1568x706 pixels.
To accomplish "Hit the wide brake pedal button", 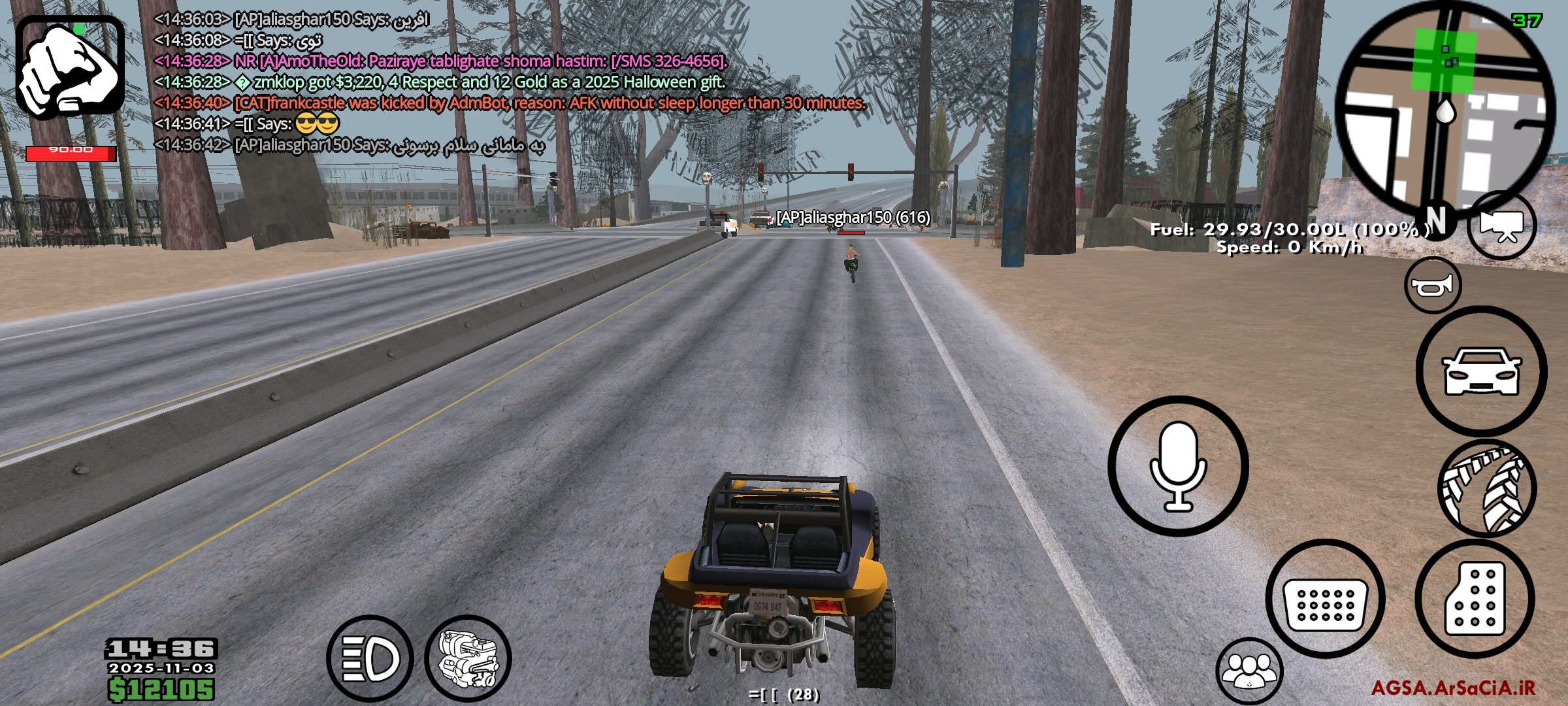I will point(1325,598).
